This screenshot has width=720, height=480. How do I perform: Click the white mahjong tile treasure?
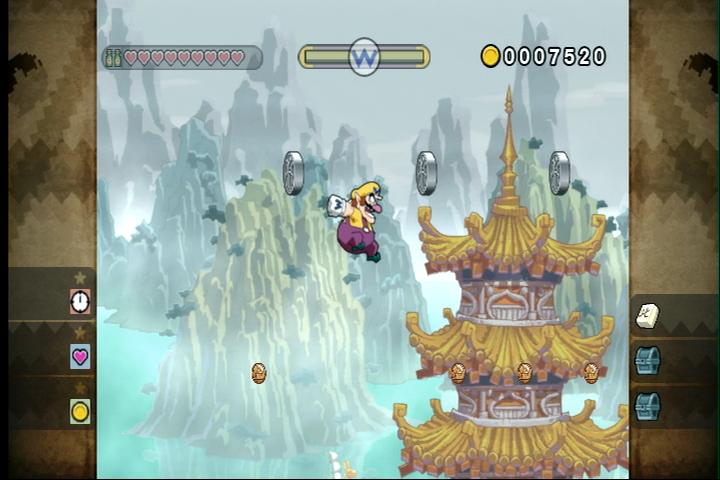click(647, 316)
